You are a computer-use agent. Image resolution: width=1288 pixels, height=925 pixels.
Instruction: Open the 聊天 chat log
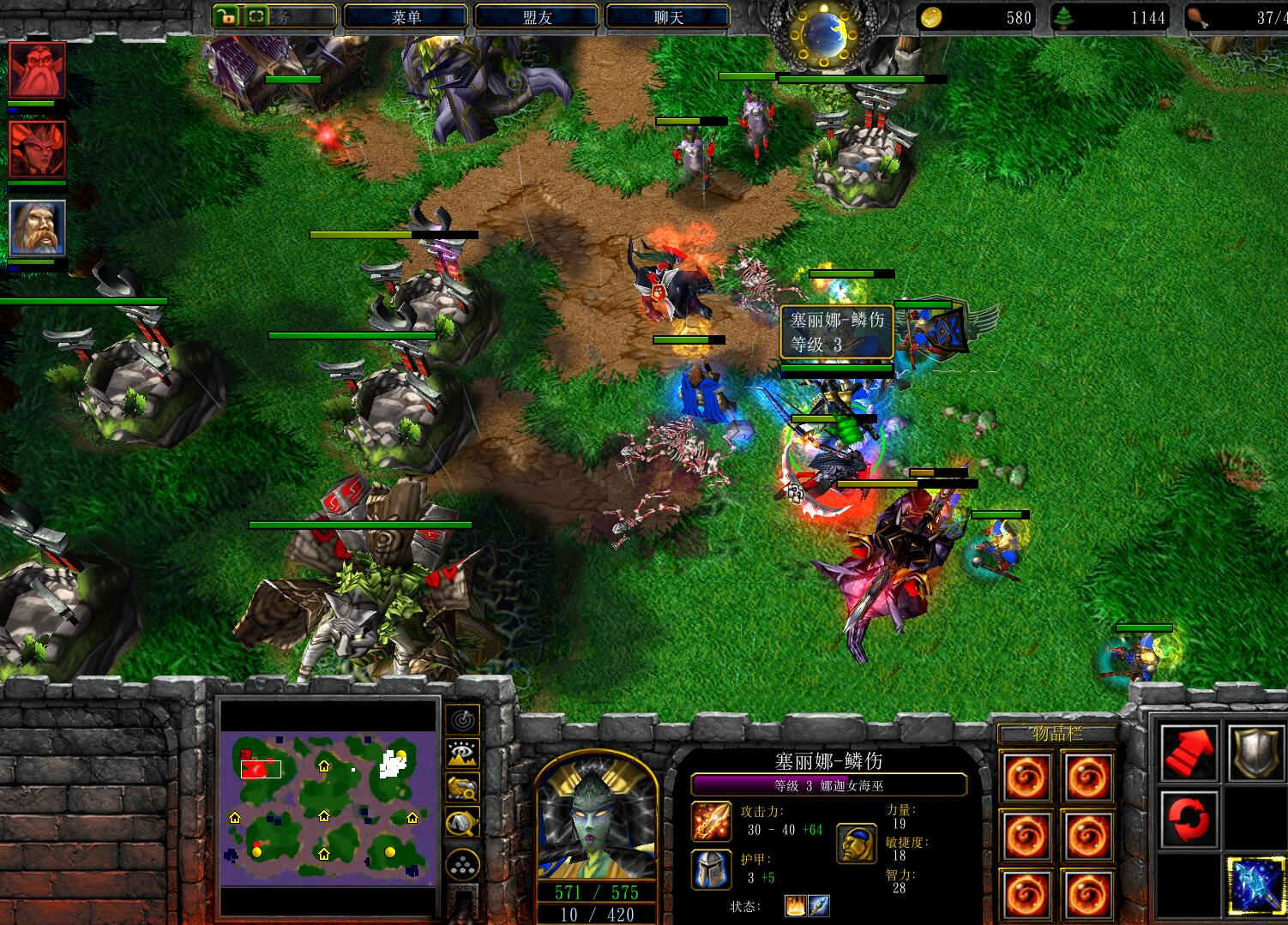(x=667, y=17)
